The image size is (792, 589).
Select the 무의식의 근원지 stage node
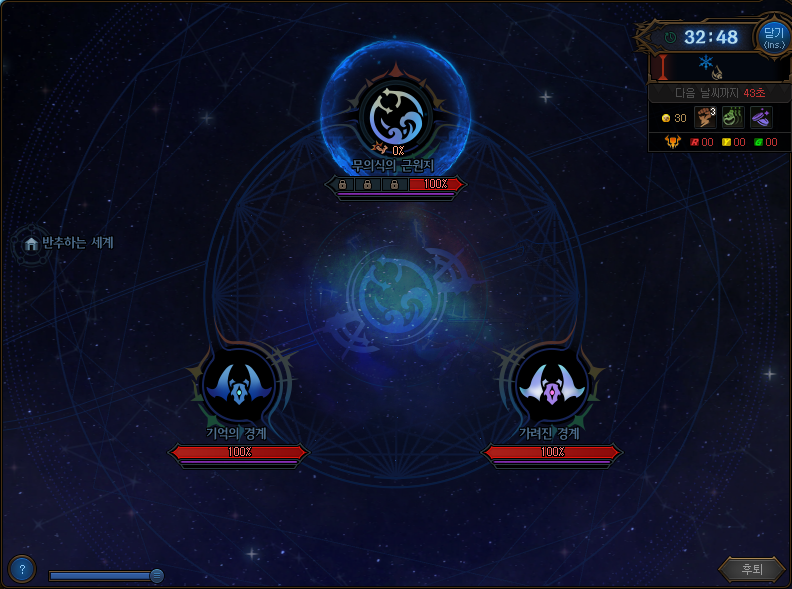point(396,117)
